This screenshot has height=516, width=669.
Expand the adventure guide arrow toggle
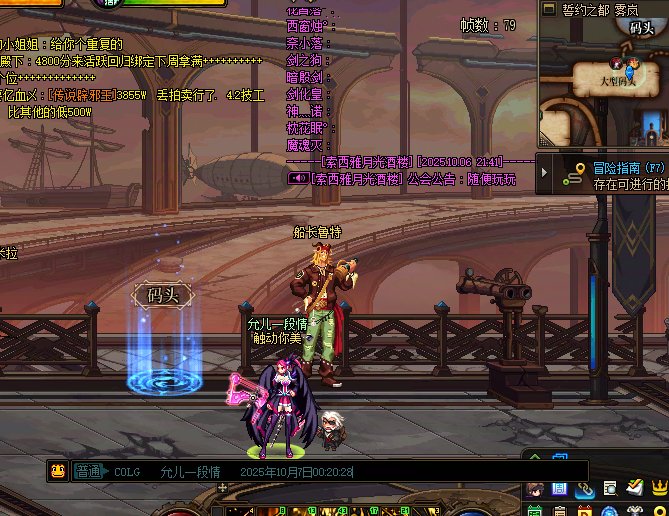[545, 174]
